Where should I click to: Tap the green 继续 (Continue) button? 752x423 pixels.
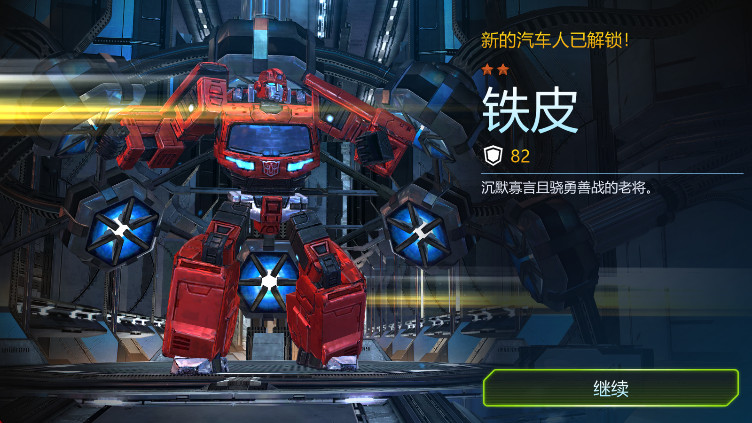click(x=611, y=388)
